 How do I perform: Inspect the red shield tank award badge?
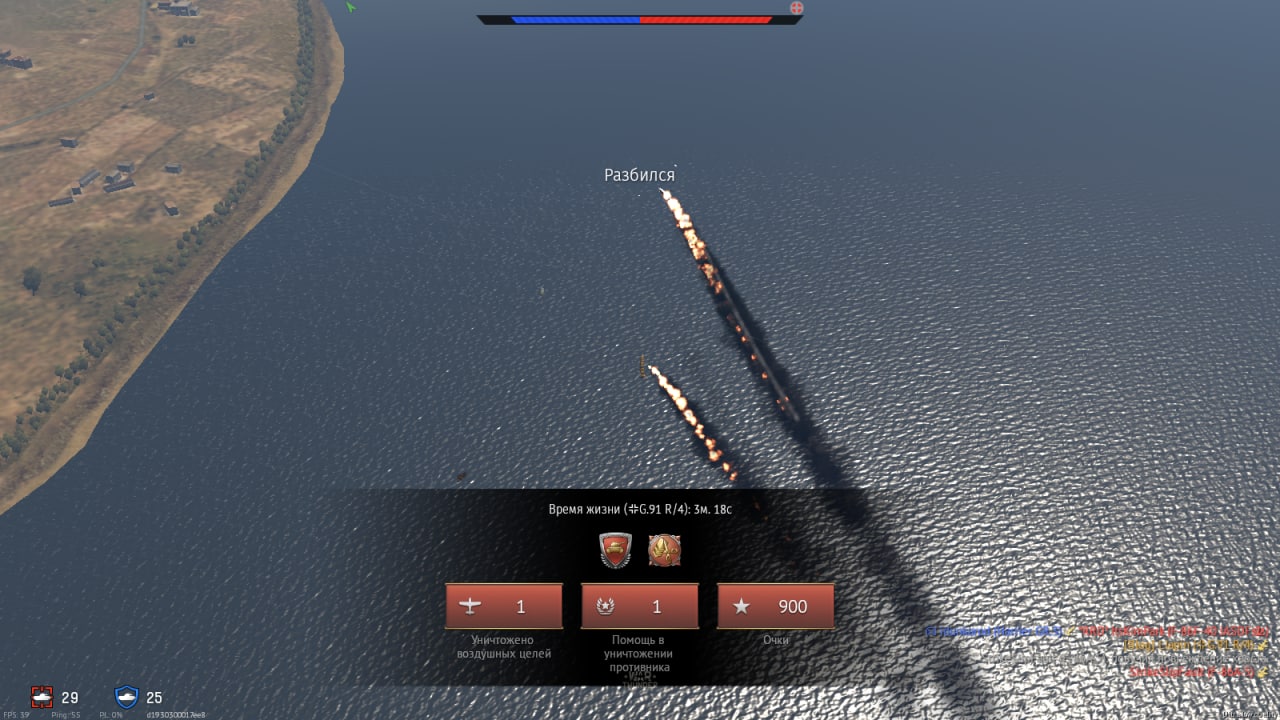[615, 550]
